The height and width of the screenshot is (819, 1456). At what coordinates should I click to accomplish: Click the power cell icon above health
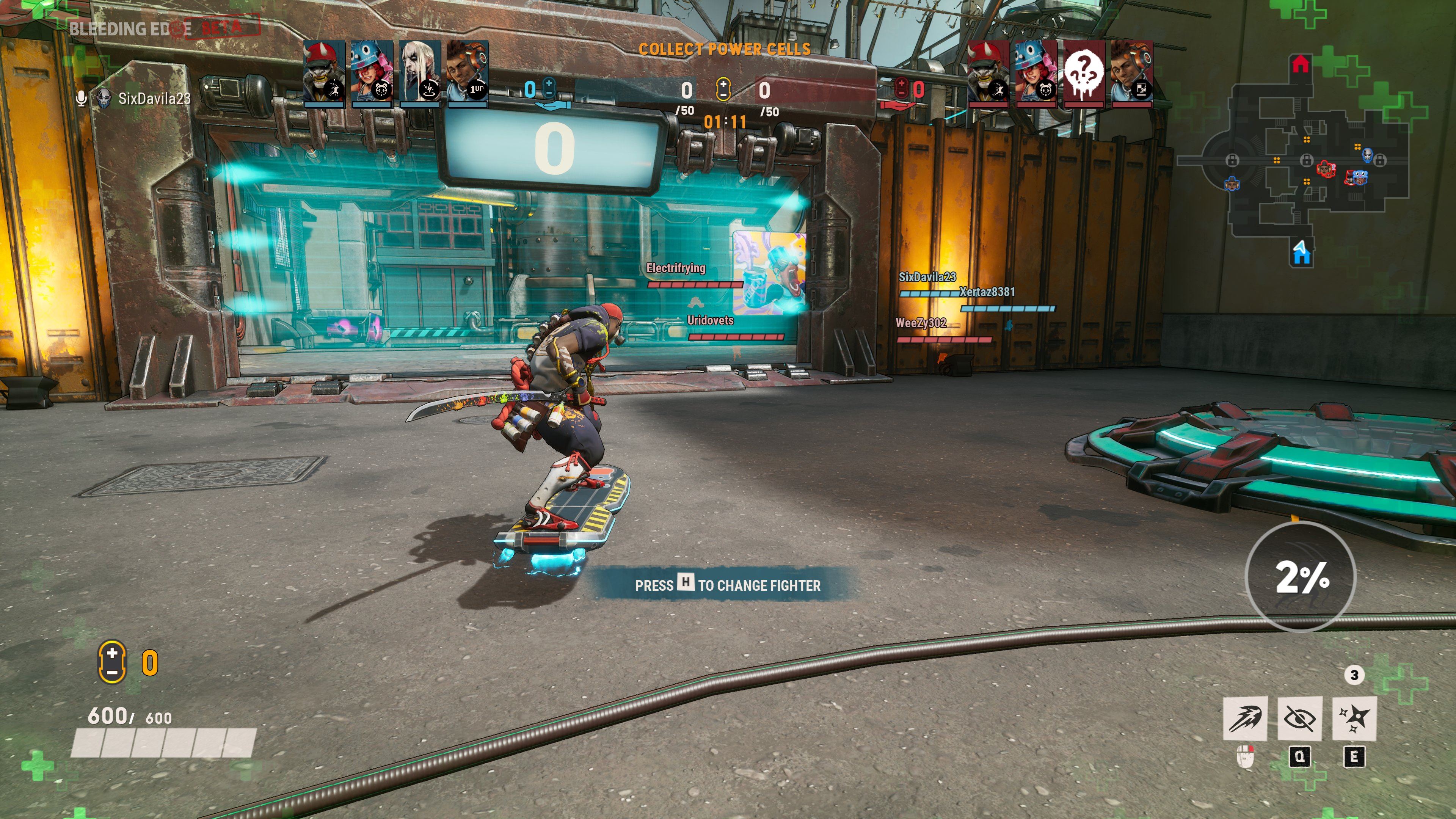coord(112,662)
